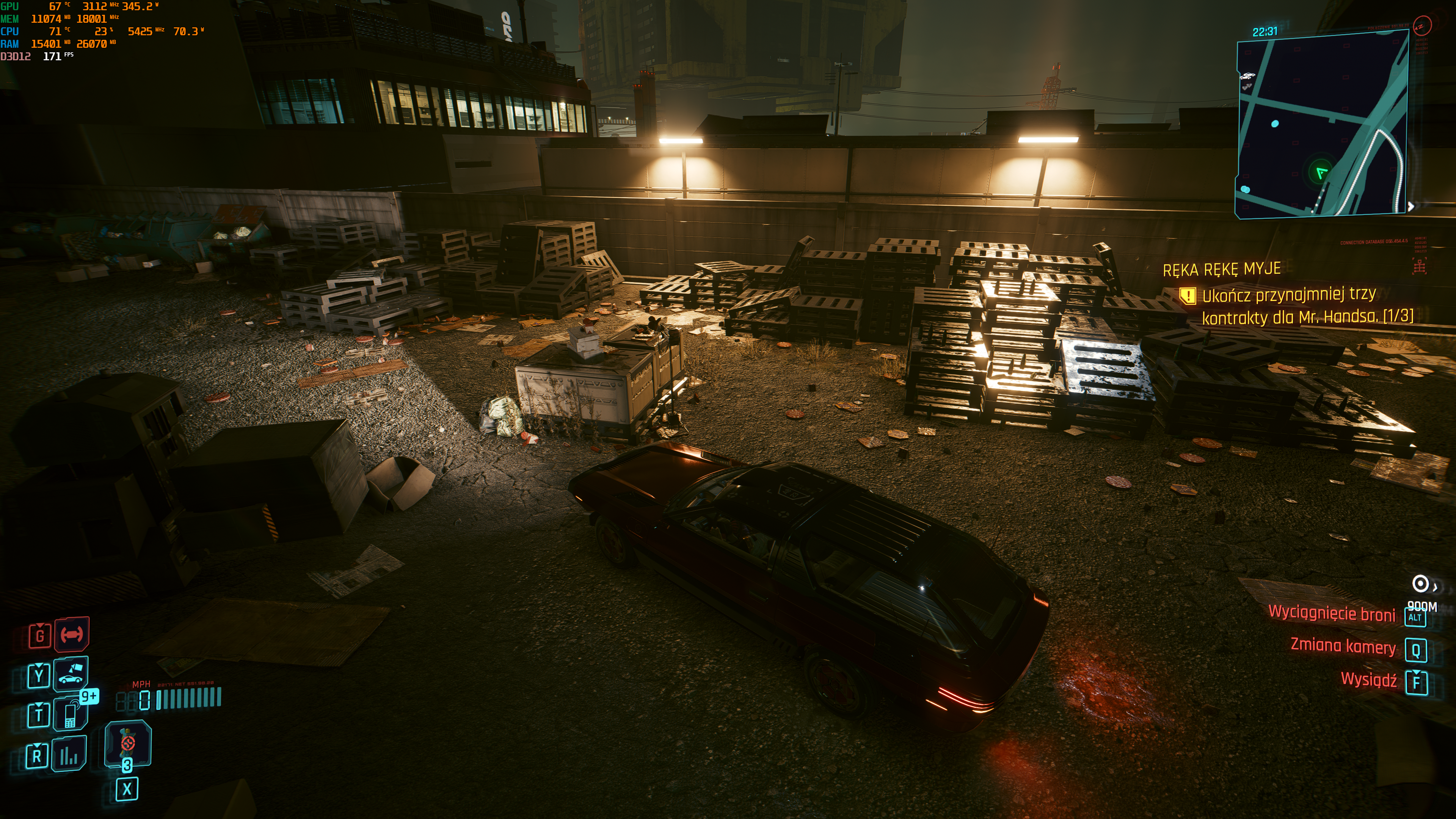Select the call vehicle car icon
This screenshot has width=1456, height=819.
[x=71, y=674]
